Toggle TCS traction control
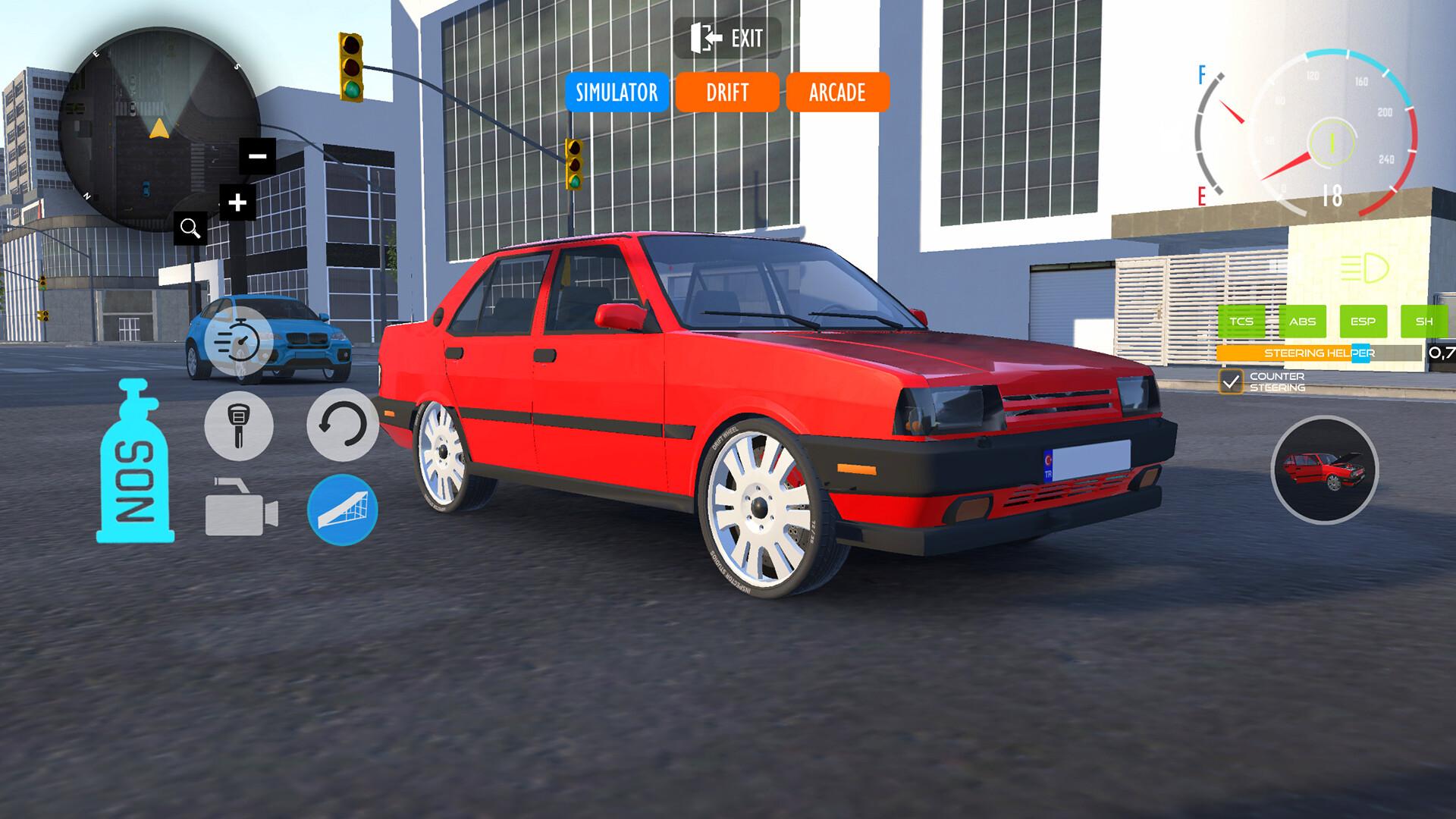Screen dimensions: 1456x819 (x=1241, y=322)
